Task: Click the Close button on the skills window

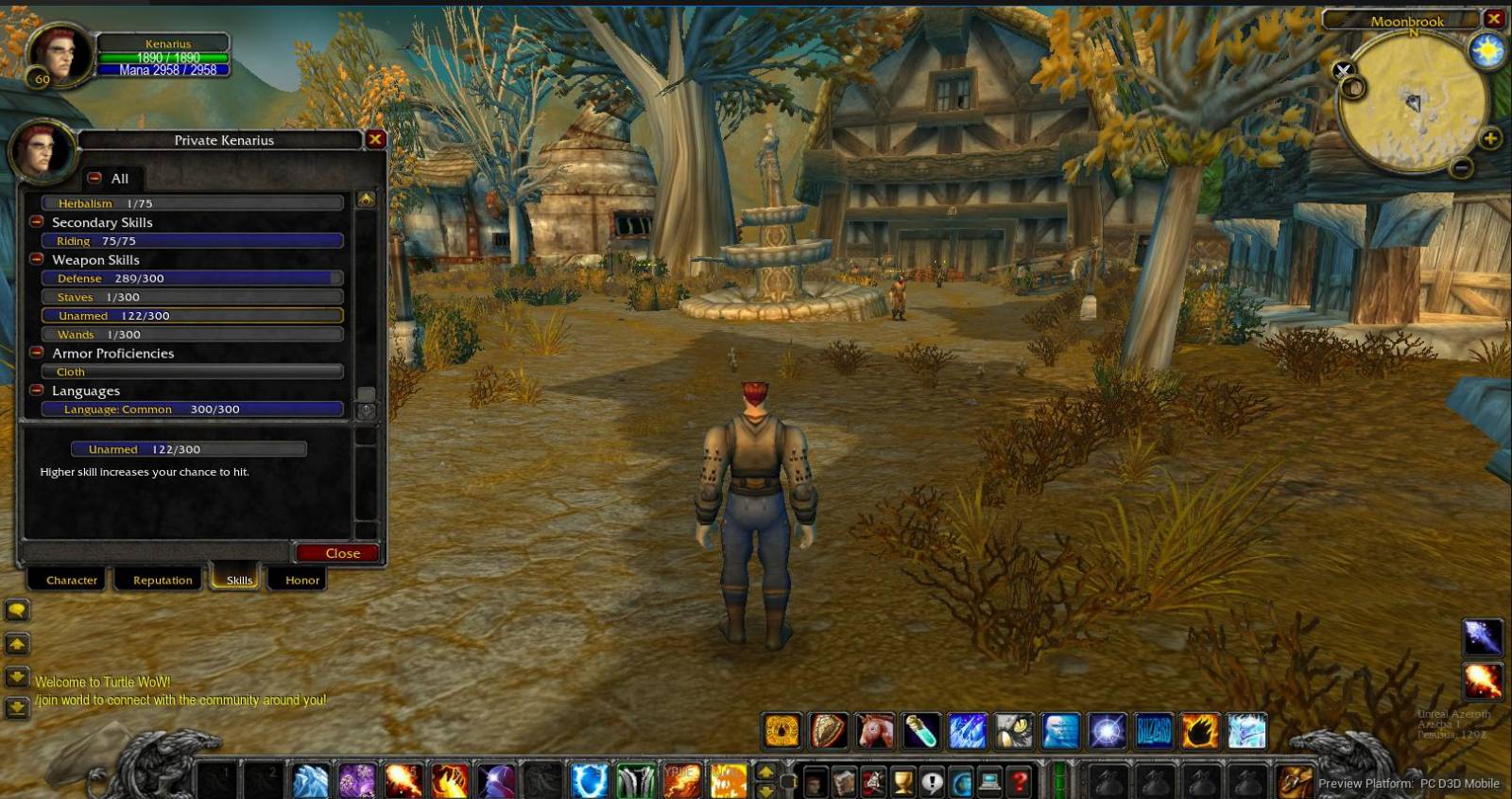Action: click(x=336, y=553)
